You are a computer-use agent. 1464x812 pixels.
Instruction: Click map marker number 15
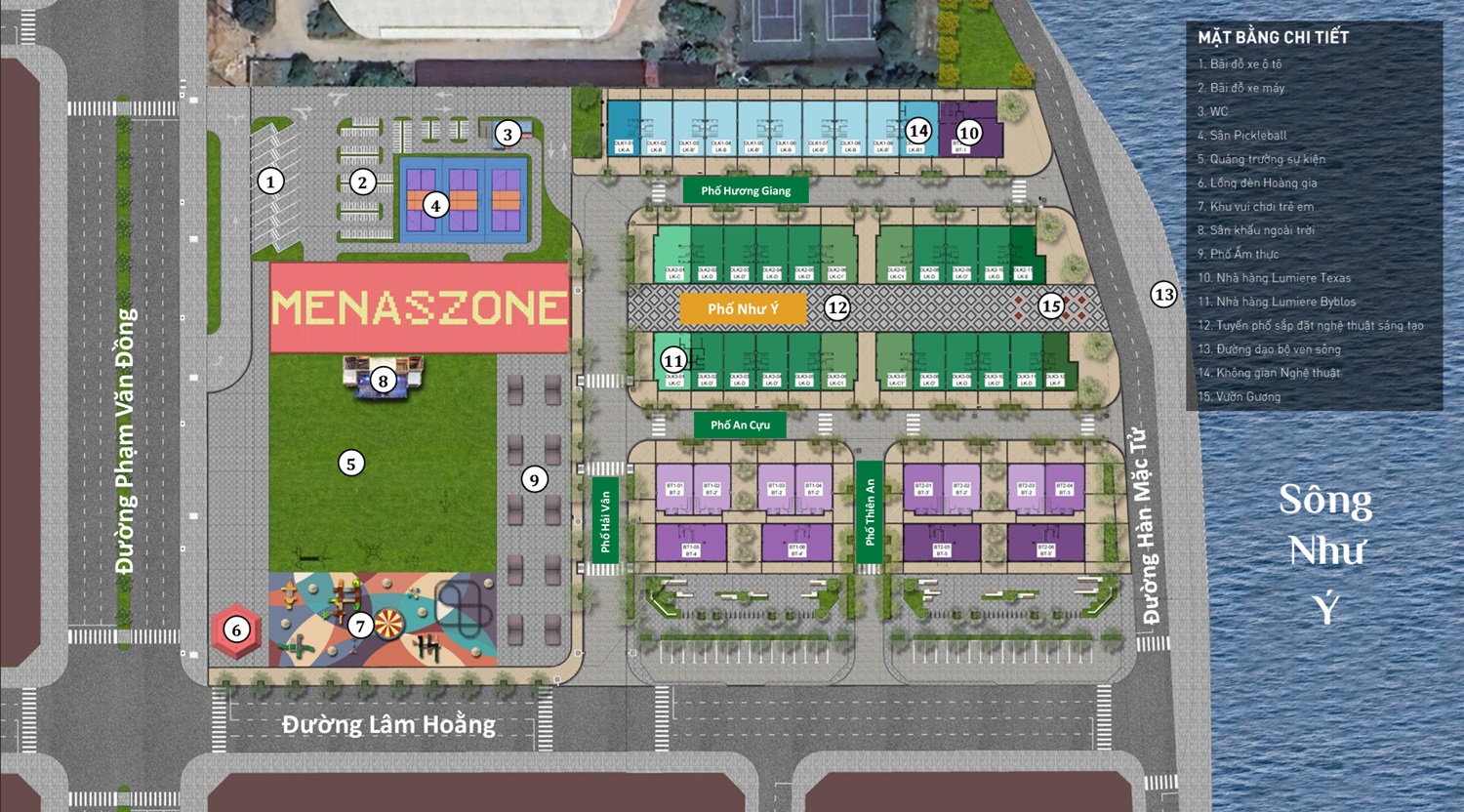pos(1050,306)
